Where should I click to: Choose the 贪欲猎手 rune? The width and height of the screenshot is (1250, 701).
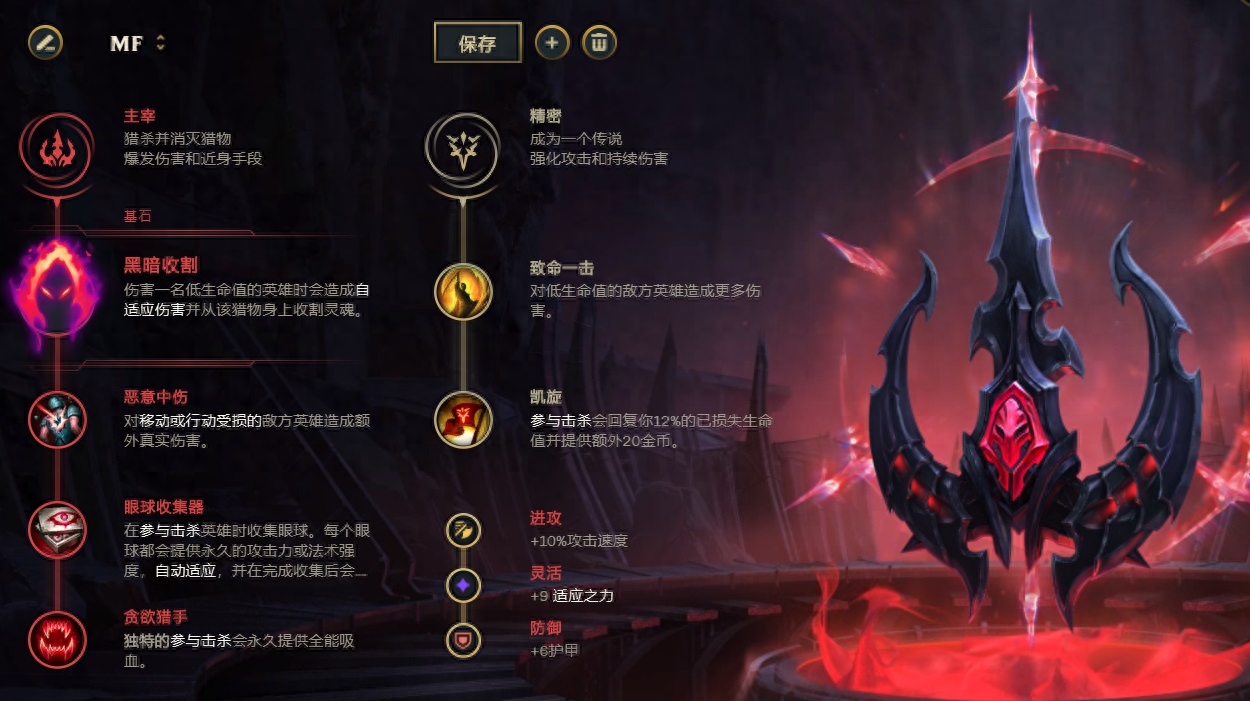[x=58, y=639]
